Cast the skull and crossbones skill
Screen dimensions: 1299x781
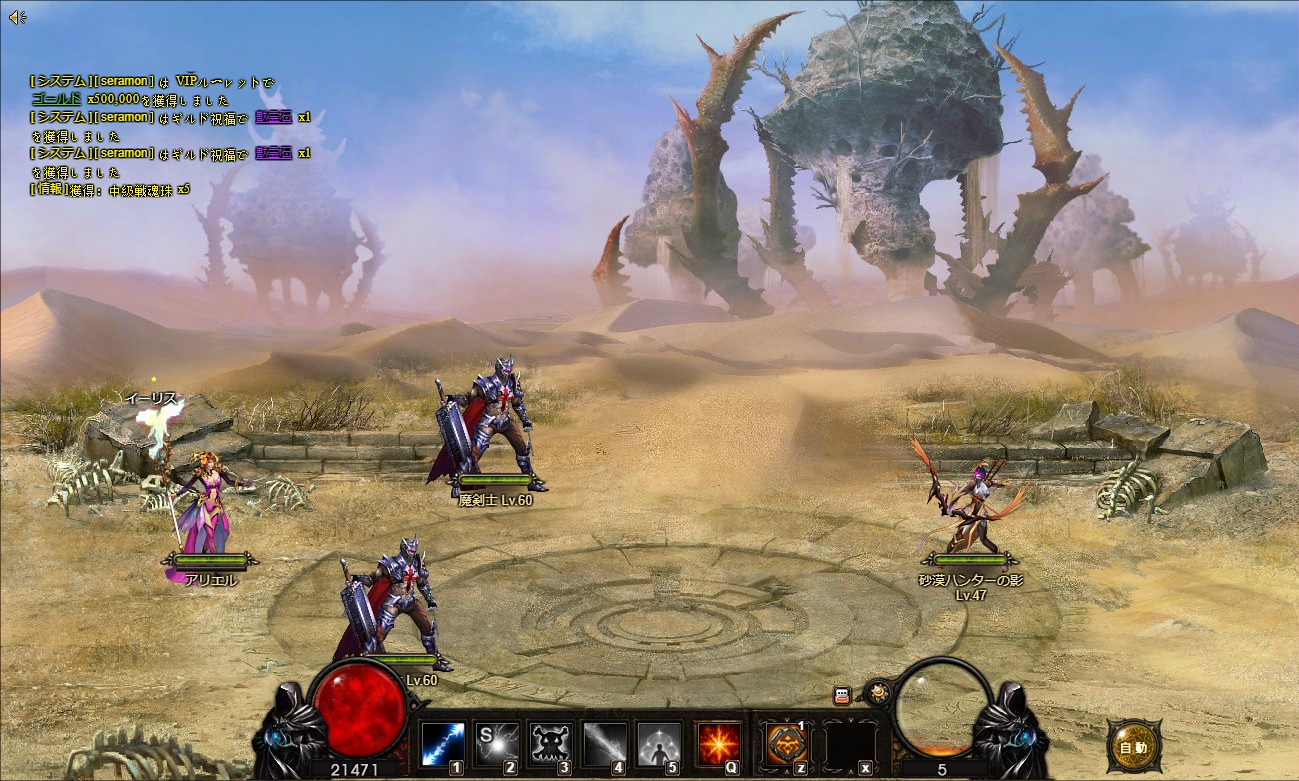pyautogui.click(x=550, y=745)
